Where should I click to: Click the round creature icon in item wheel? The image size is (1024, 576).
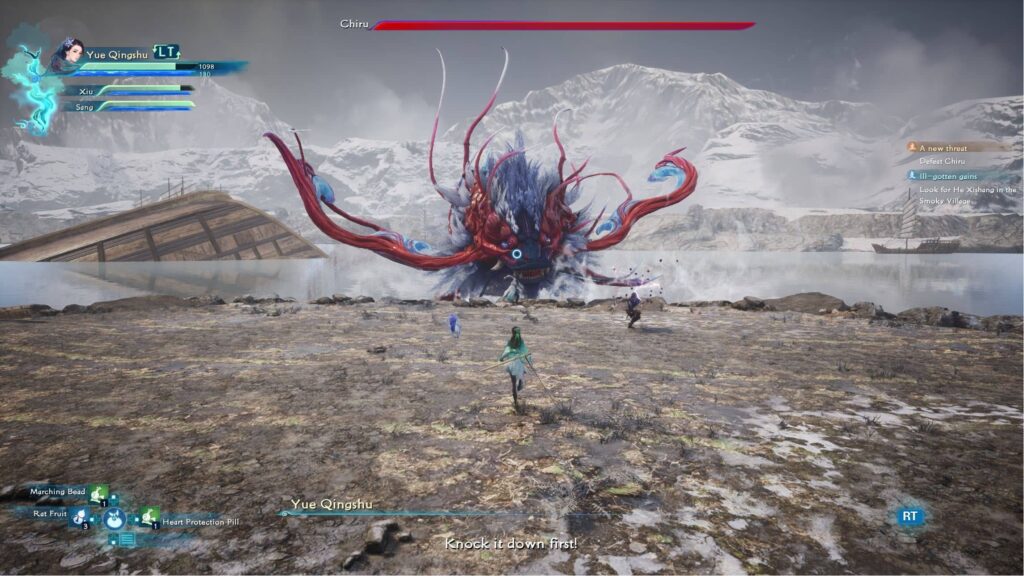115,518
